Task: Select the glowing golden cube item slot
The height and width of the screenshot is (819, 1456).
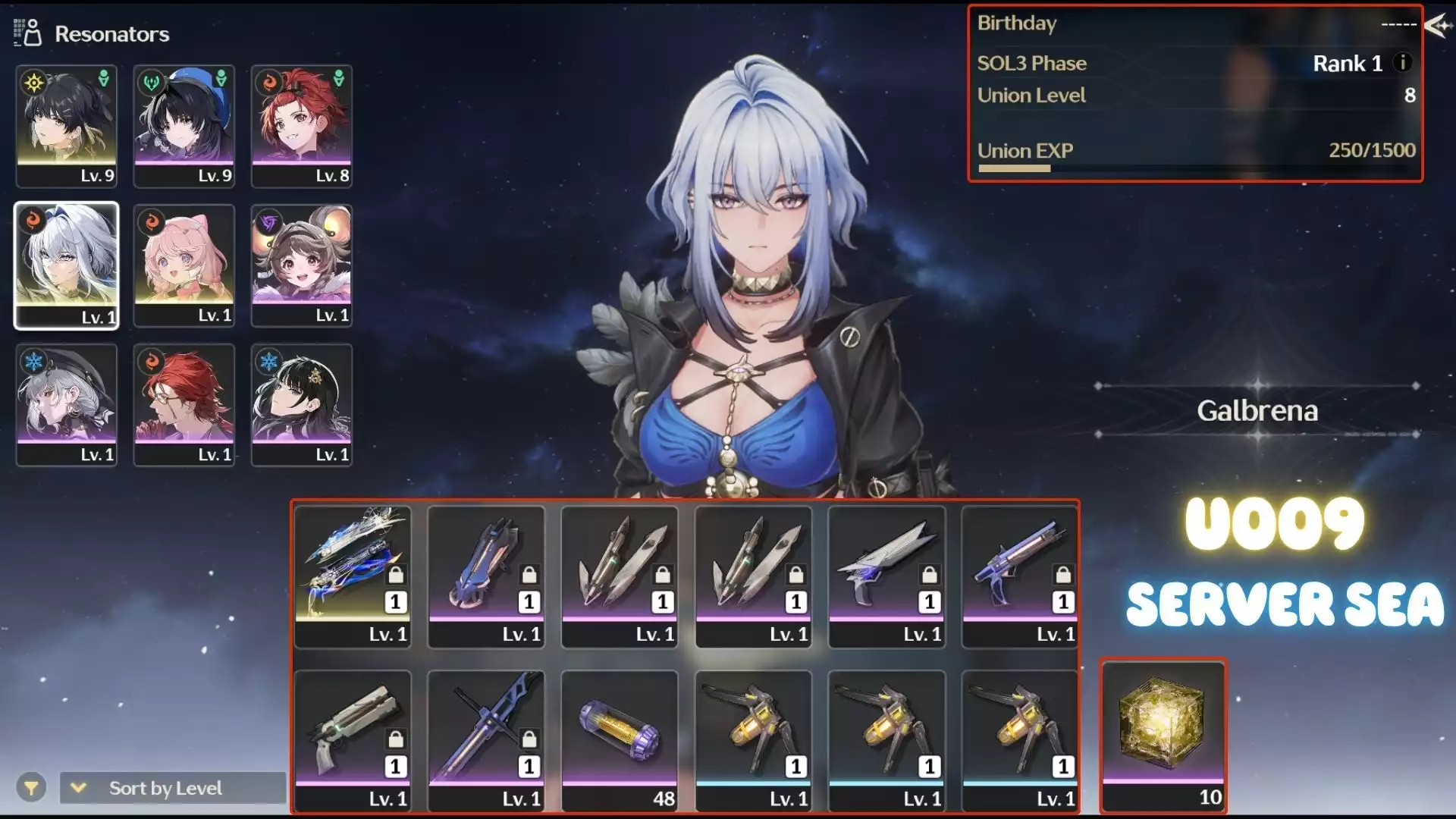Action: [x=1163, y=734]
